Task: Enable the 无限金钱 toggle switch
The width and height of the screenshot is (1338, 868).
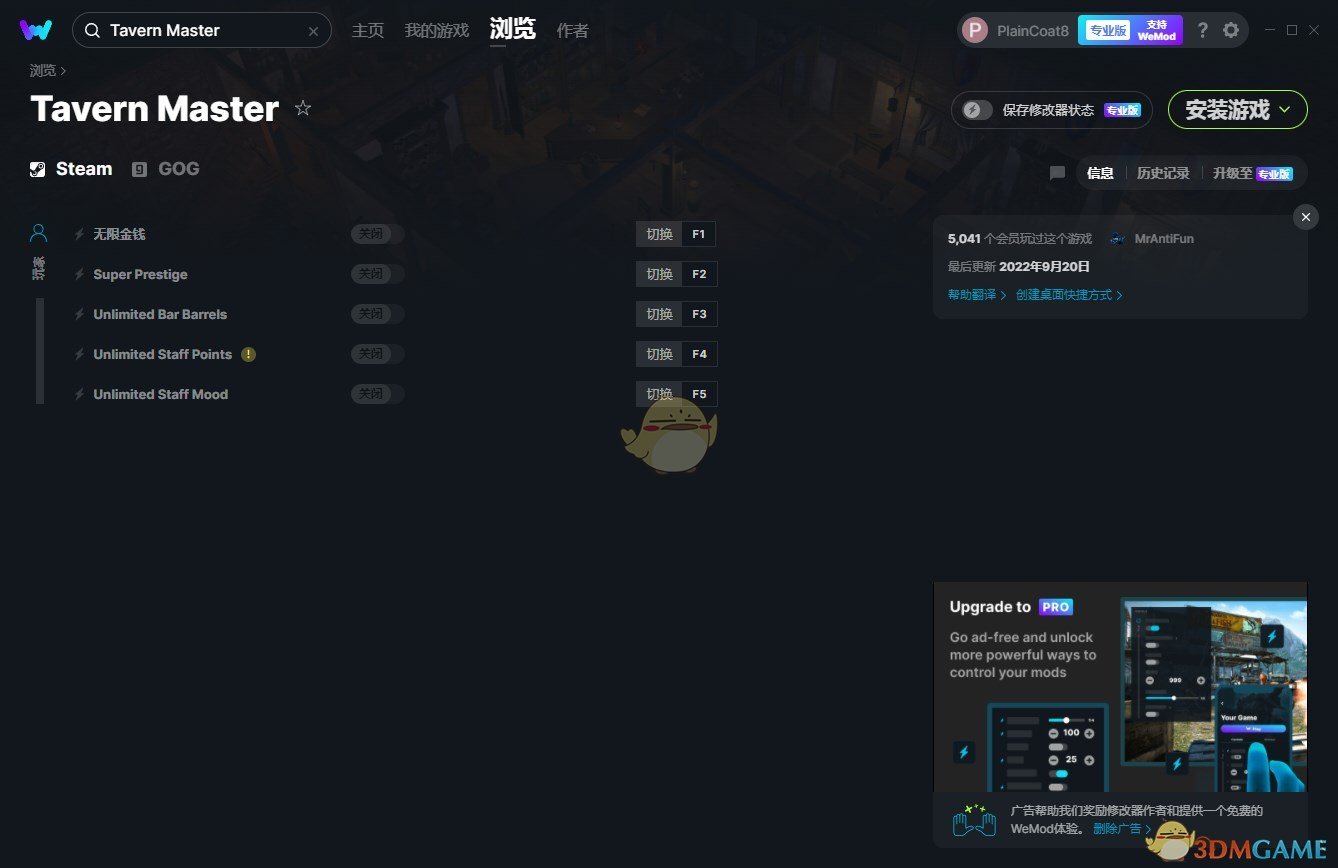Action: pyautogui.click(x=377, y=233)
